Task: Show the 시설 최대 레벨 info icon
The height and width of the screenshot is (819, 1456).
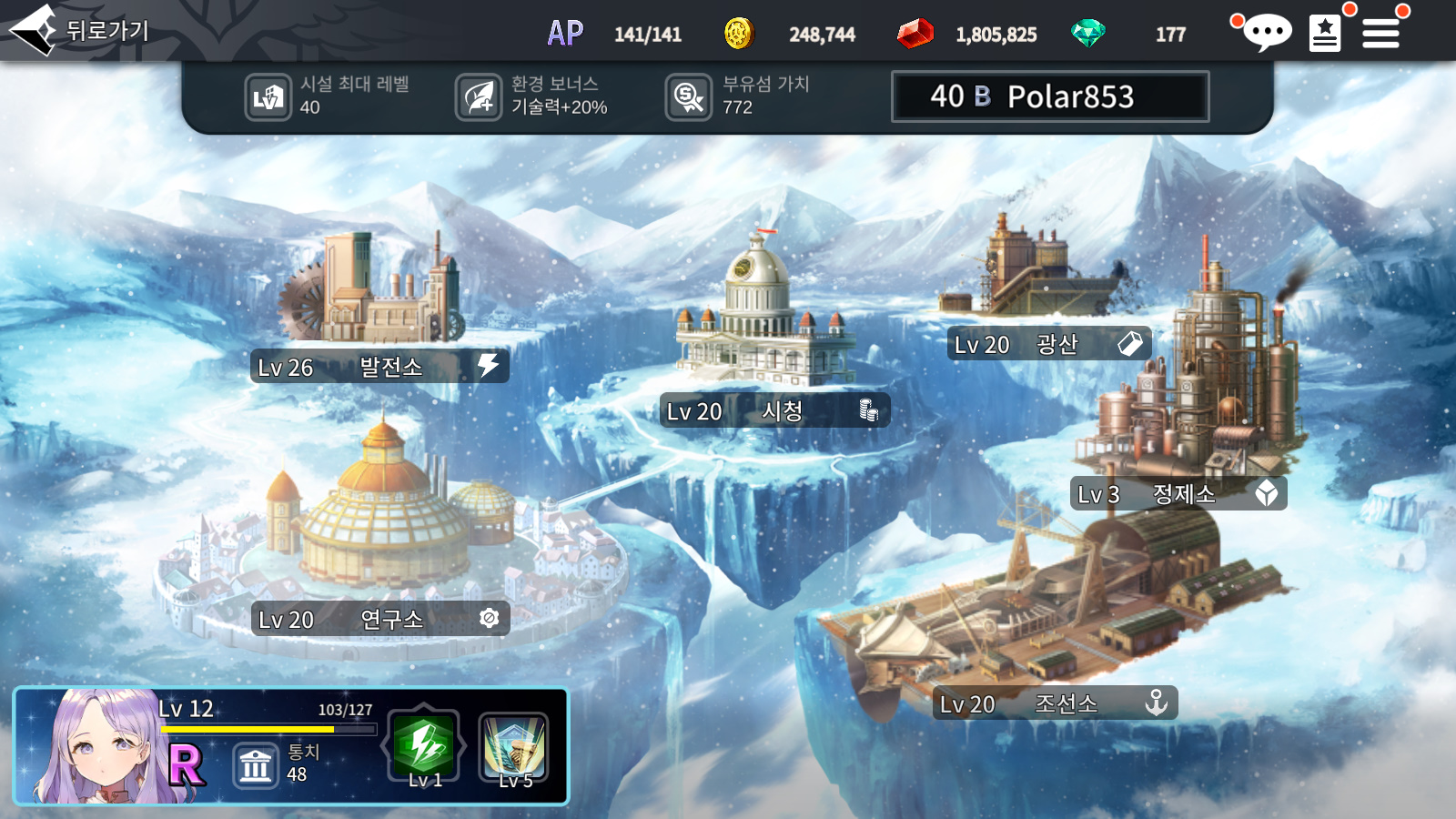Action: 268,97
